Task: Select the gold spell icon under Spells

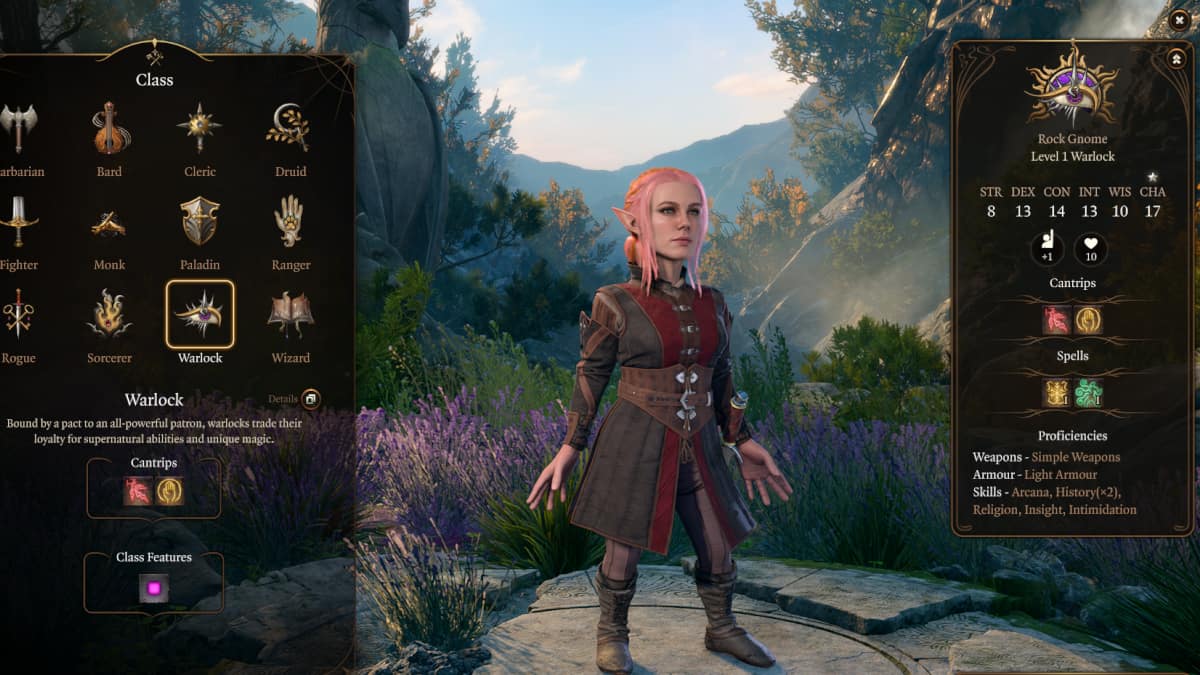Action: click(x=1056, y=393)
